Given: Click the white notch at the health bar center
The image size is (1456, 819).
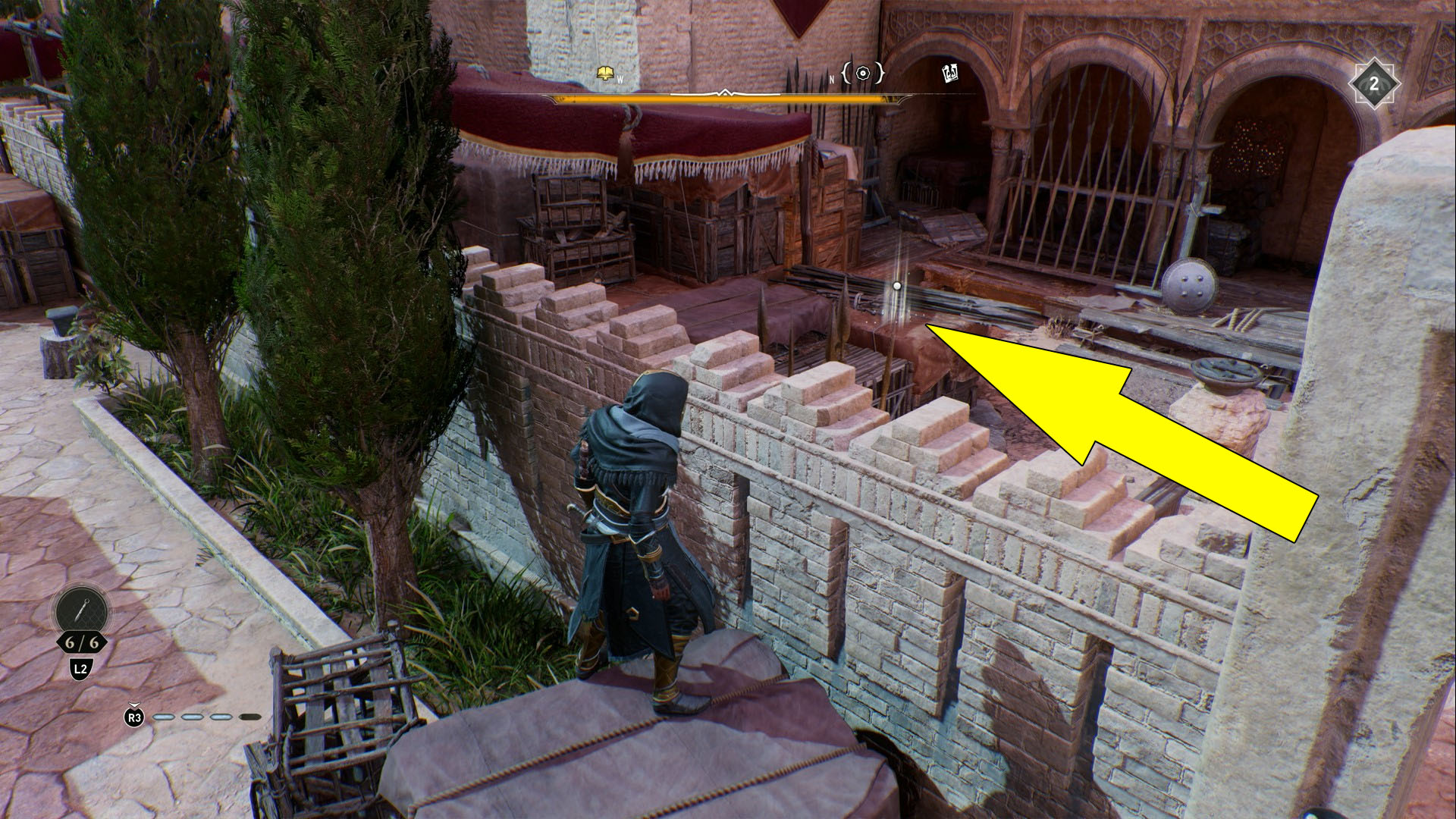Looking at the screenshot, I should (725, 93).
